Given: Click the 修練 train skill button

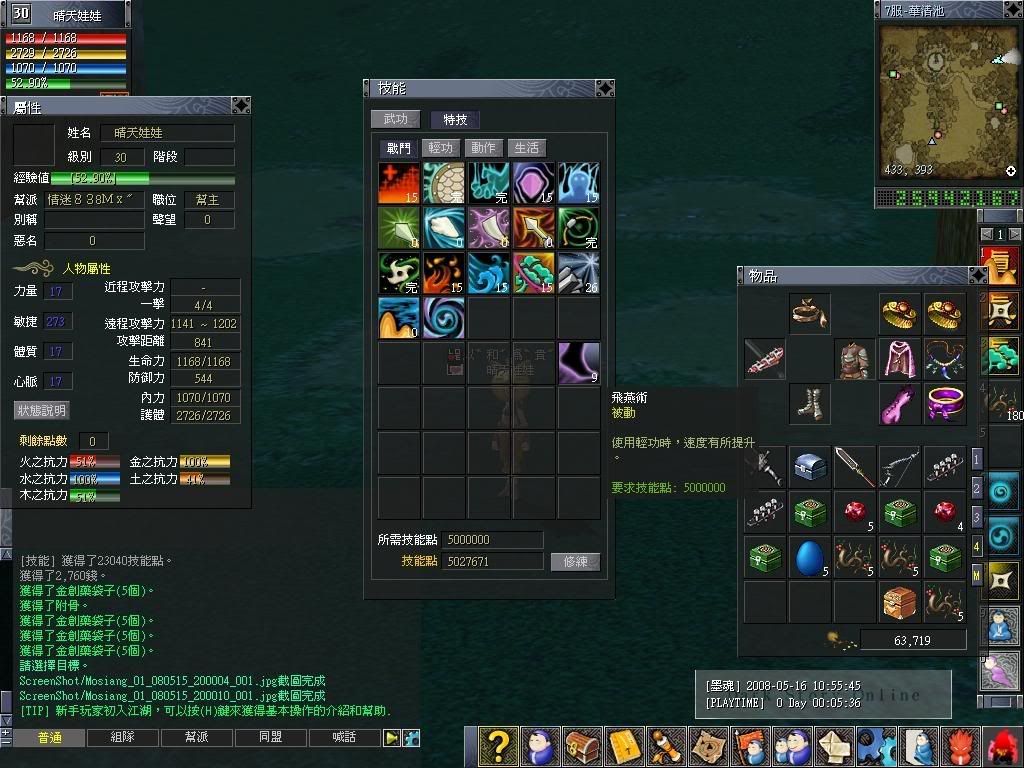Looking at the screenshot, I should 575,562.
